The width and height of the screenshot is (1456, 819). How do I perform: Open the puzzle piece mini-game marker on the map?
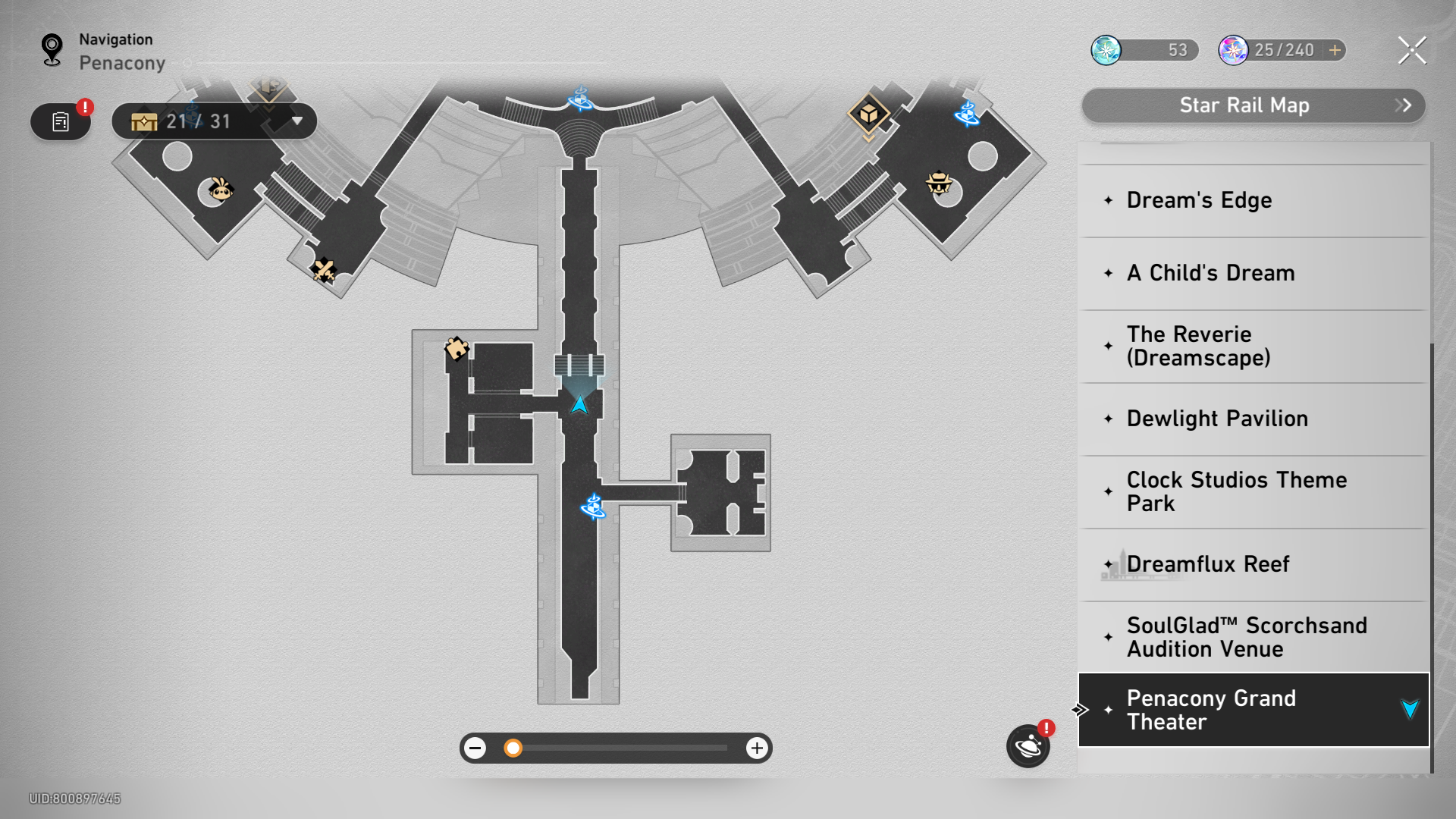pyautogui.click(x=457, y=349)
